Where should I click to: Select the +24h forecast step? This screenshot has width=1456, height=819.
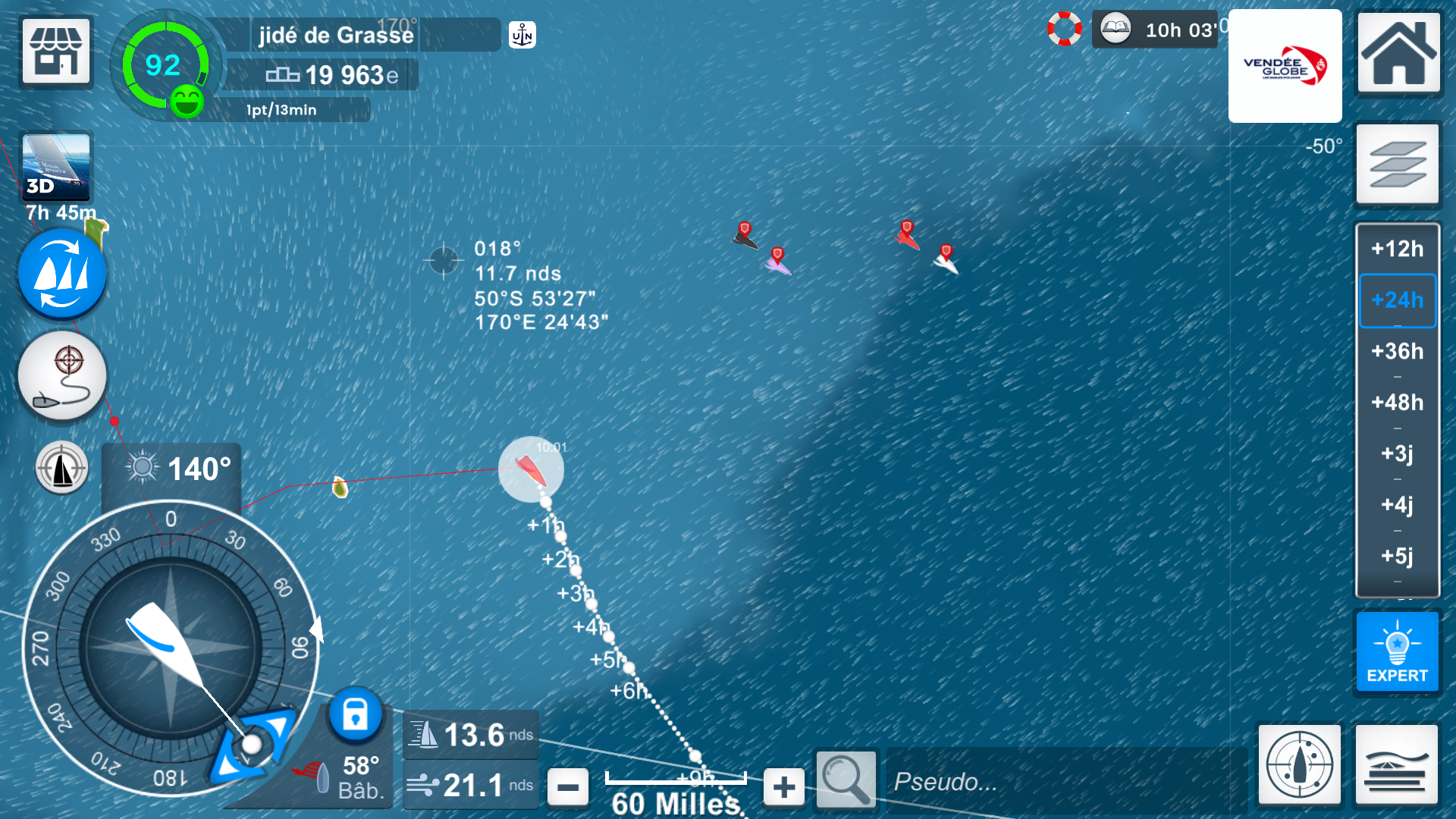point(1397,300)
